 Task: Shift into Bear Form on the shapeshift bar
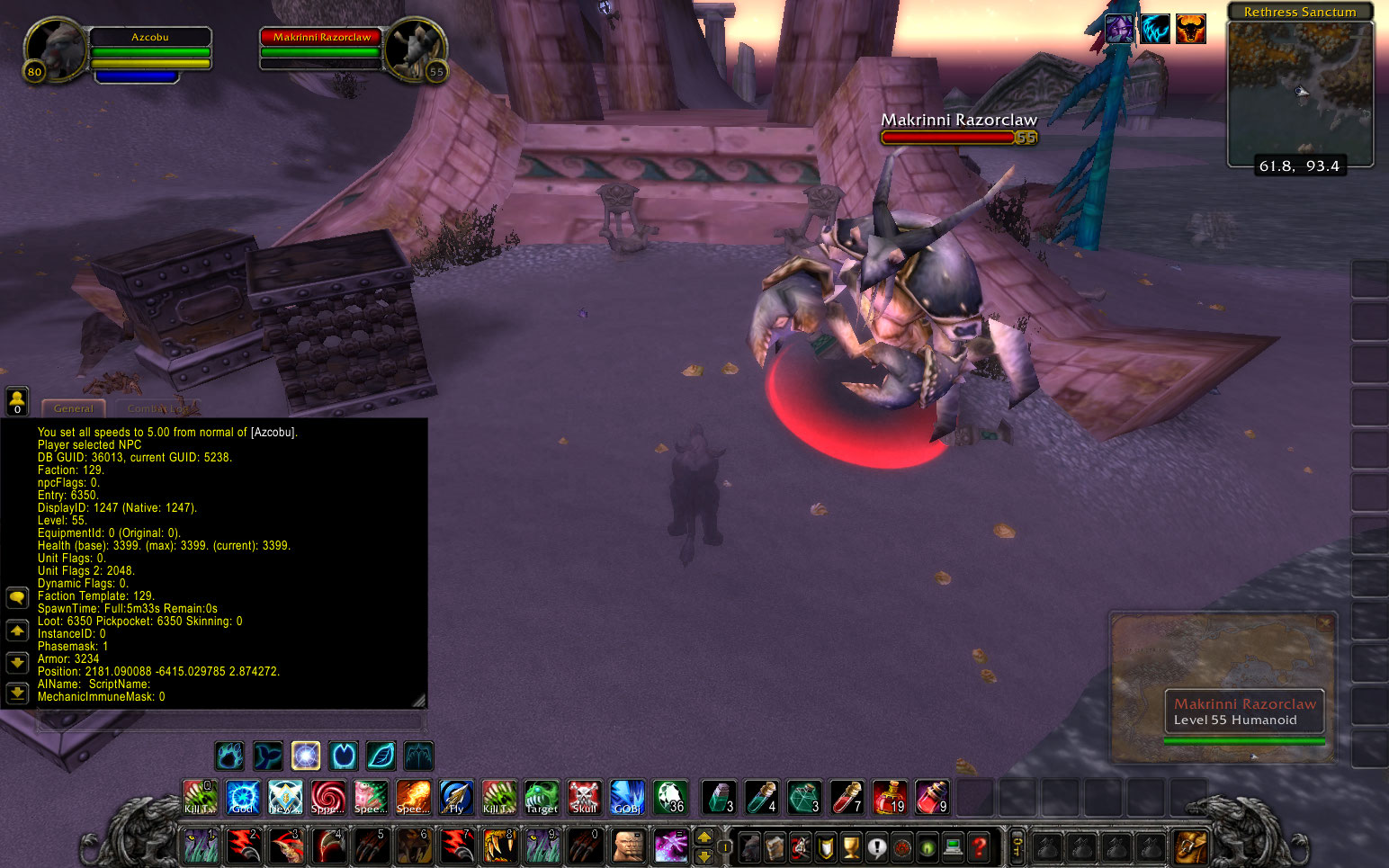[x=229, y=756]
